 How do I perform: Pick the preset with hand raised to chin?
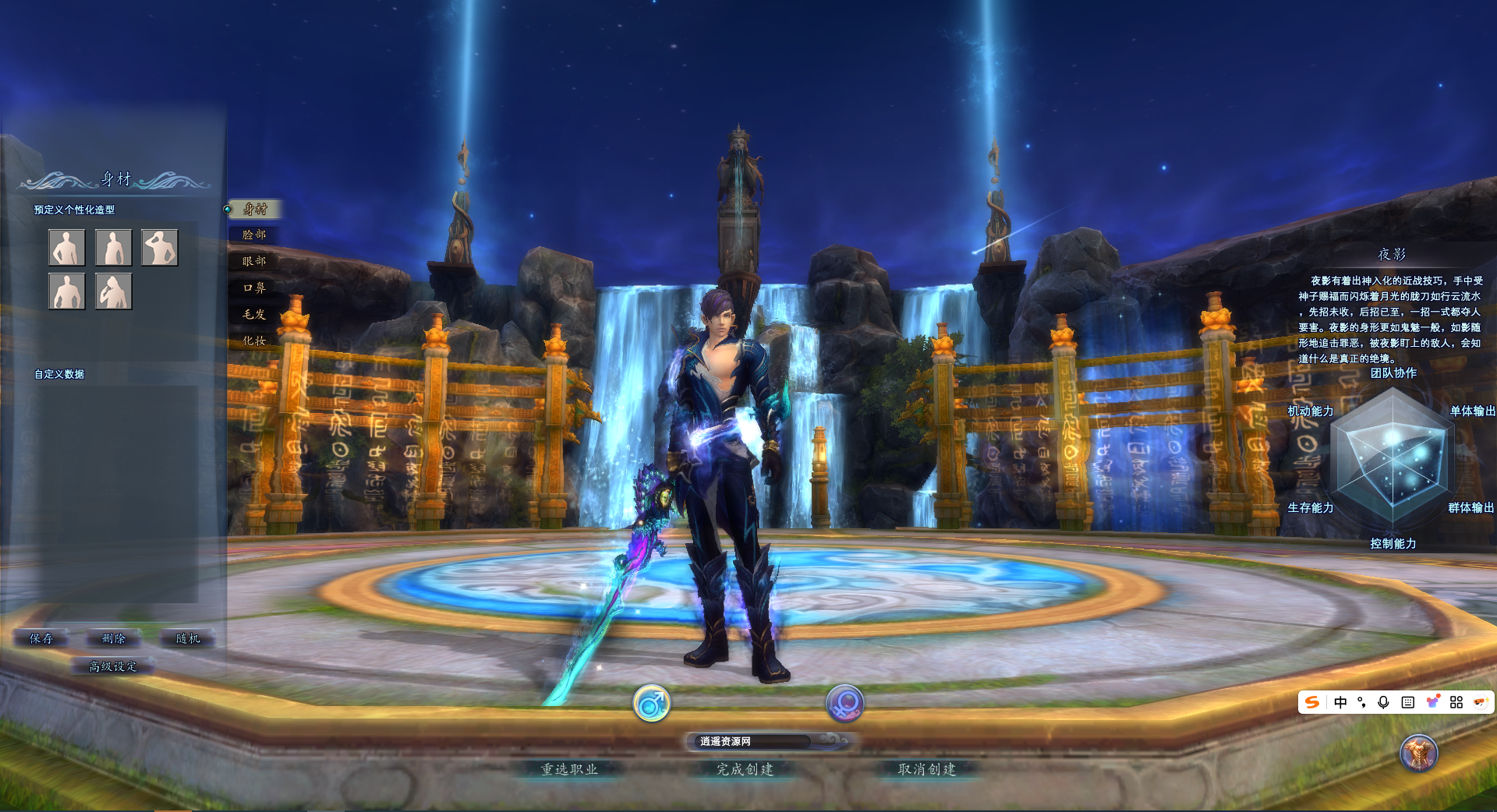114,291
